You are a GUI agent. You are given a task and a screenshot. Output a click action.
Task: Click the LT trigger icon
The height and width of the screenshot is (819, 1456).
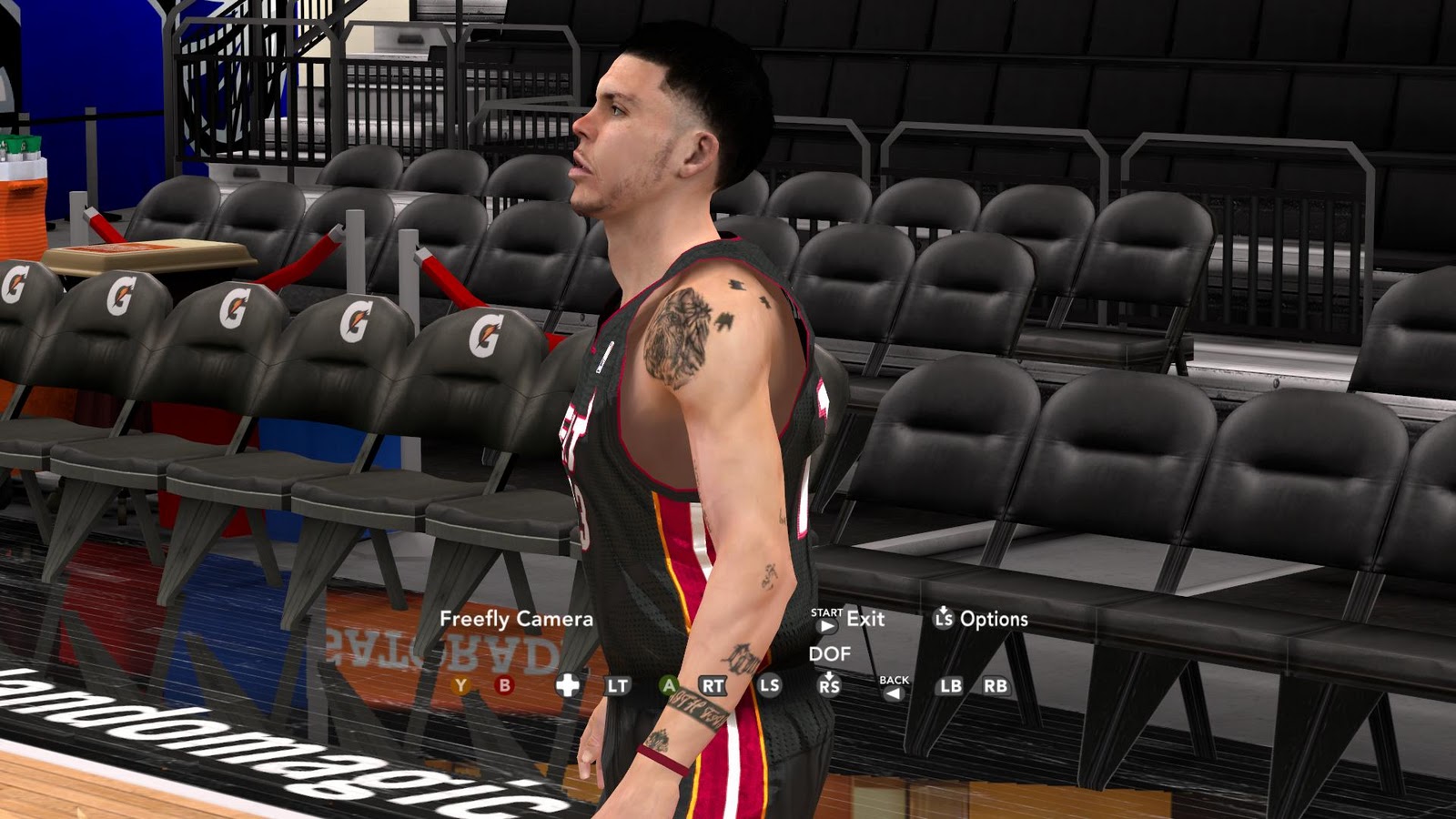619,684
